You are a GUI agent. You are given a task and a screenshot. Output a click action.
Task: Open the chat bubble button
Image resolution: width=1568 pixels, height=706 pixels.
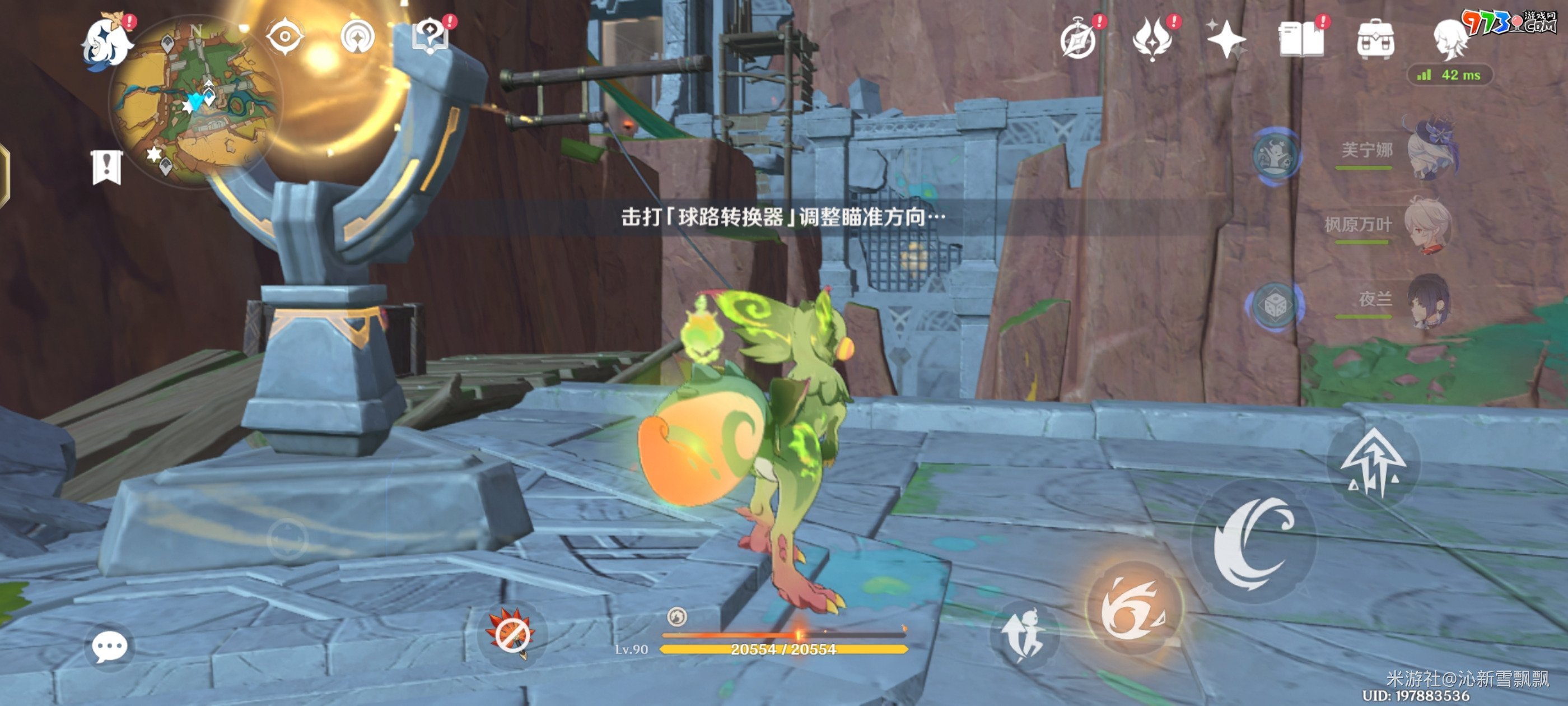pyautogui.click(x=110, y=646)
